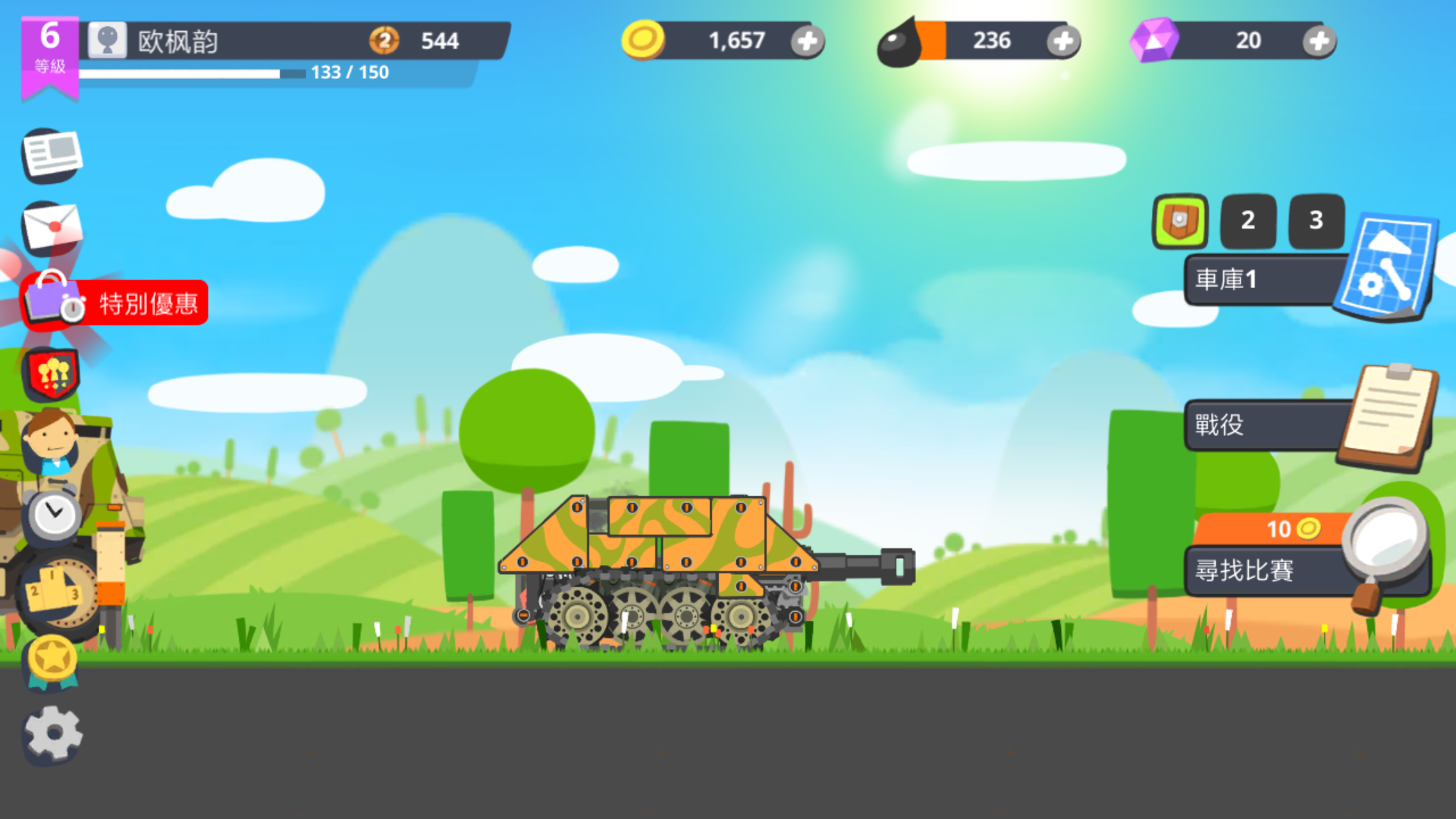1456x819 pixels.
Task: Switch to garage slot 2
Action: coord(1247,221)
